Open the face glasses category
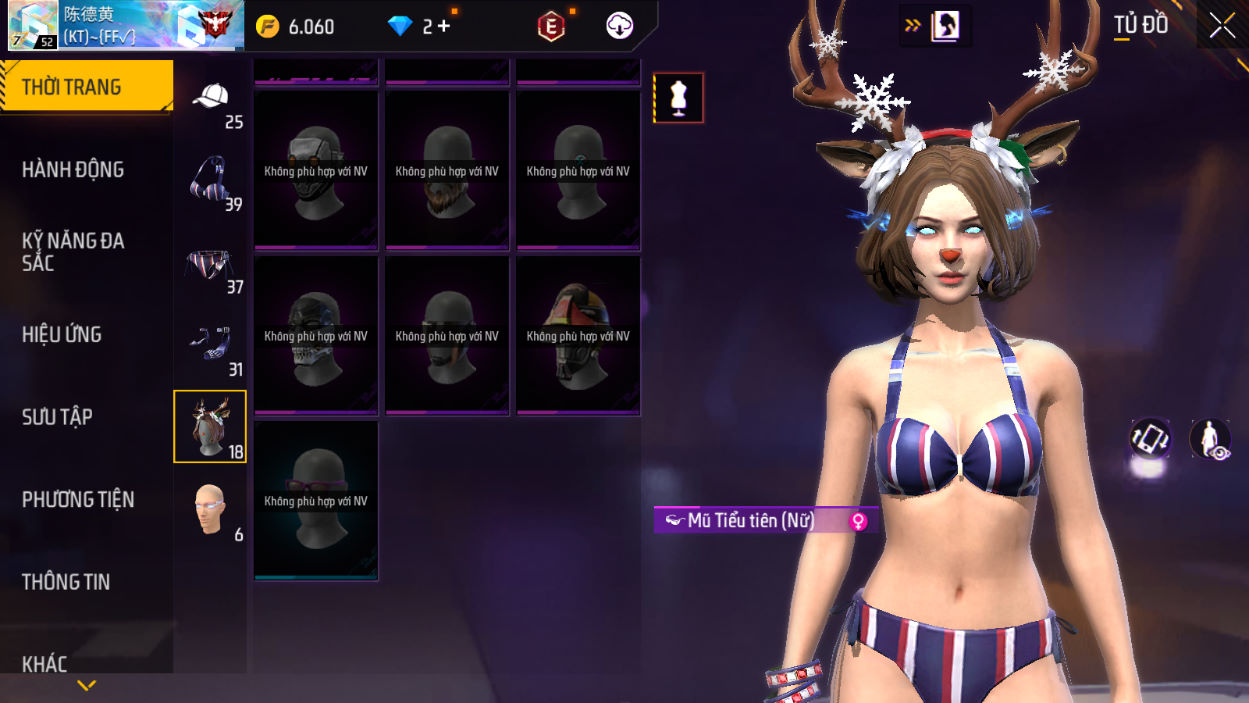This screenshot has height=703, width=1249. pos(210,510)
